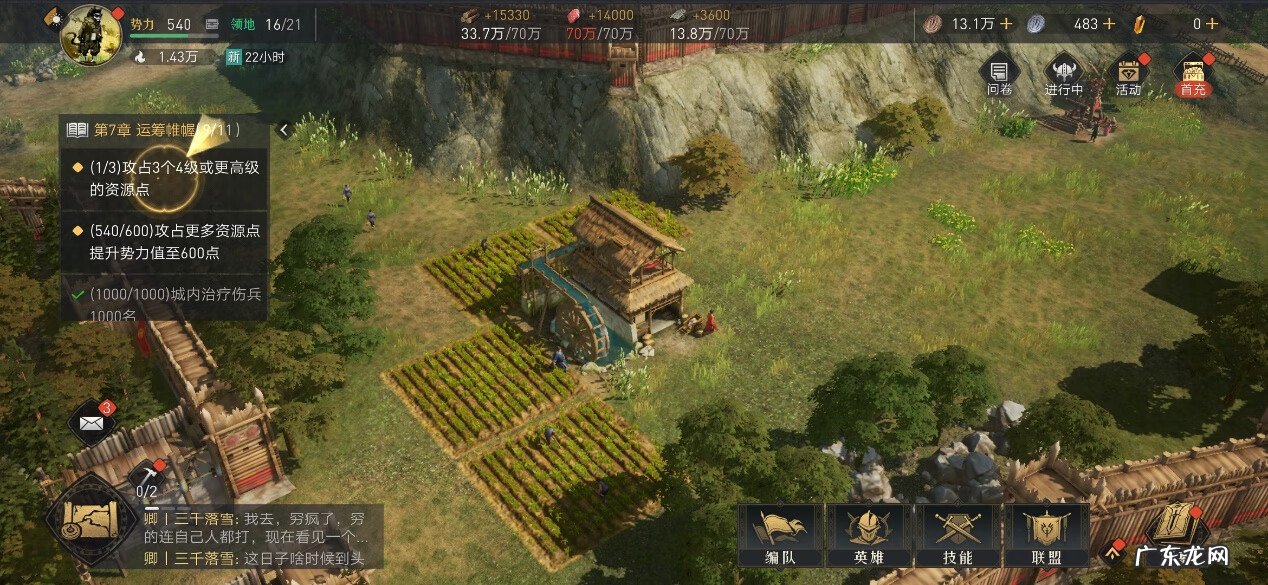Add more copper coins with plus
The height and width of the screenshot is (585, 1268).
click(1006, 23)
